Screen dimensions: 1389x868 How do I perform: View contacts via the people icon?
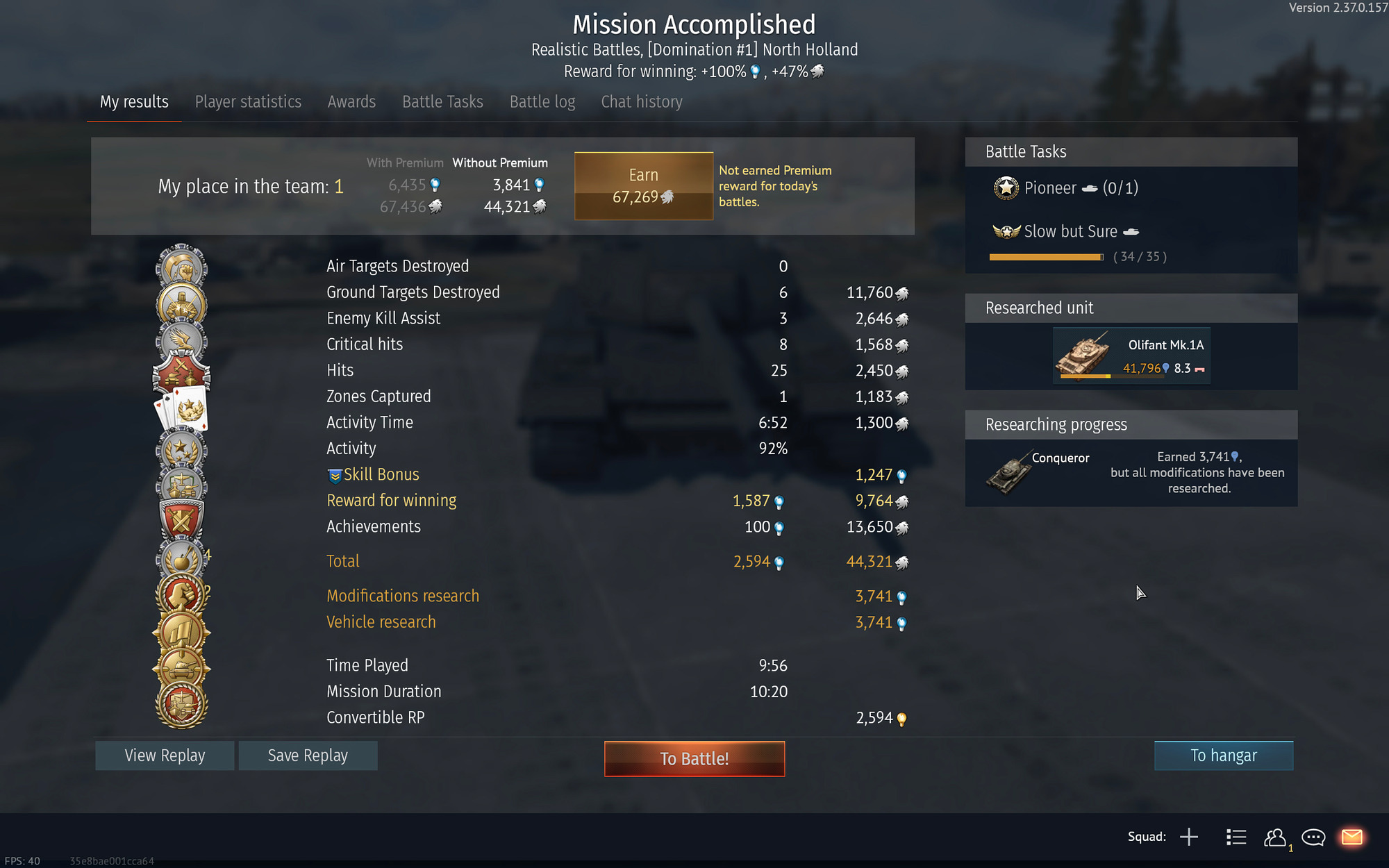pos(1274,837)
